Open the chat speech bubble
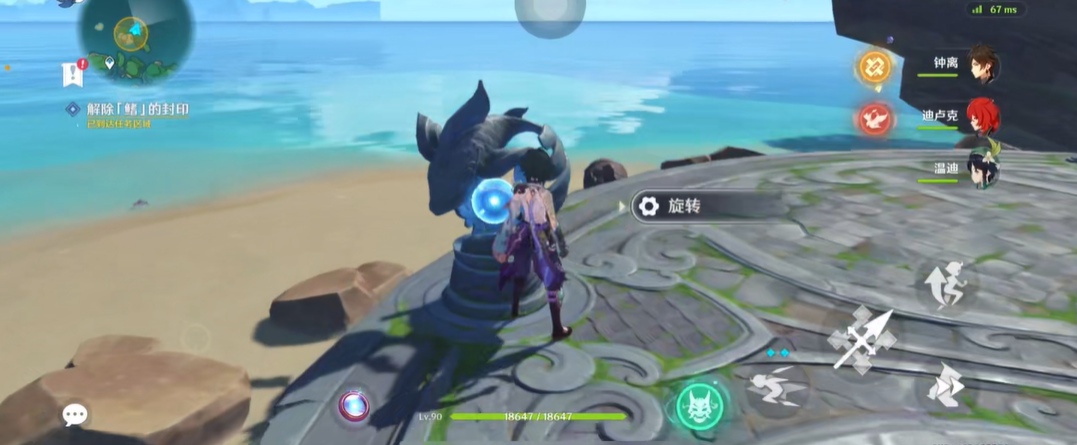 [75, 415]
